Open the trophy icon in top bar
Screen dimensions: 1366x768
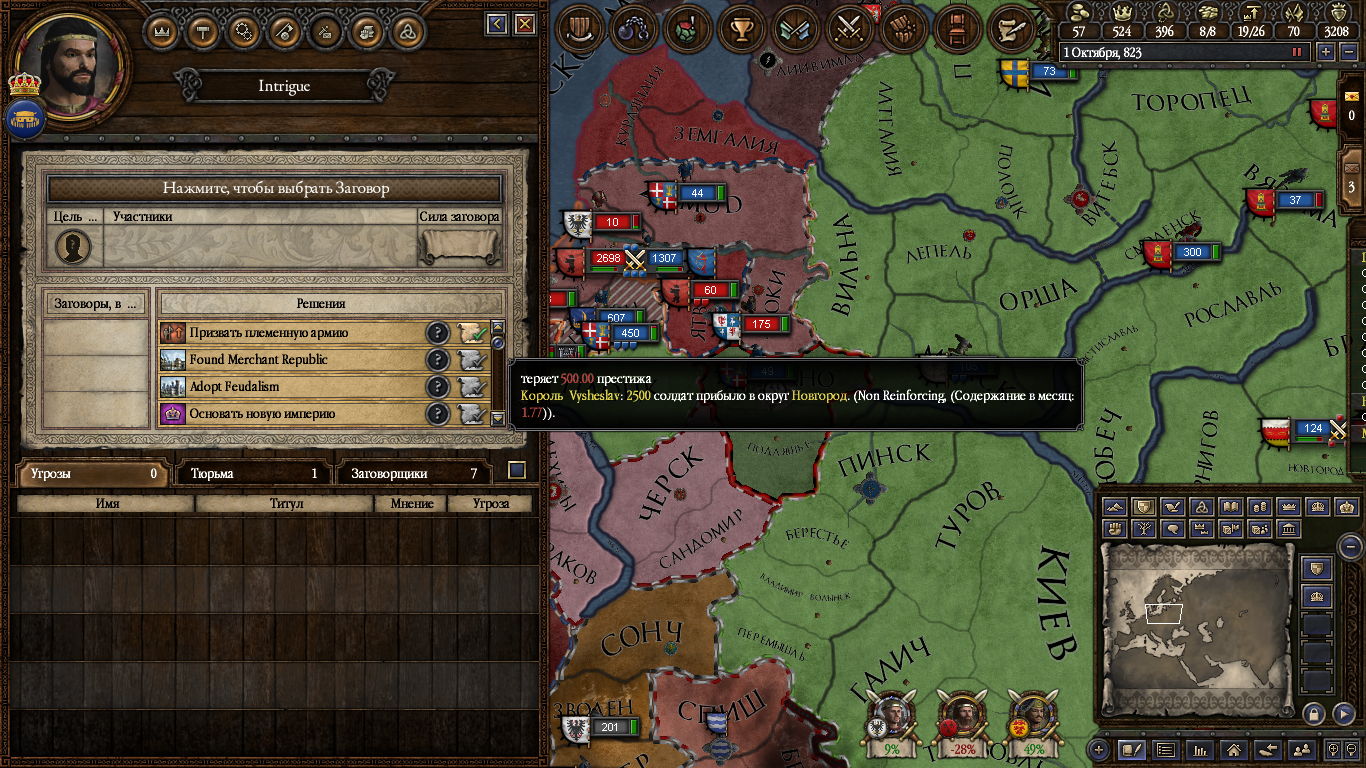742,27
